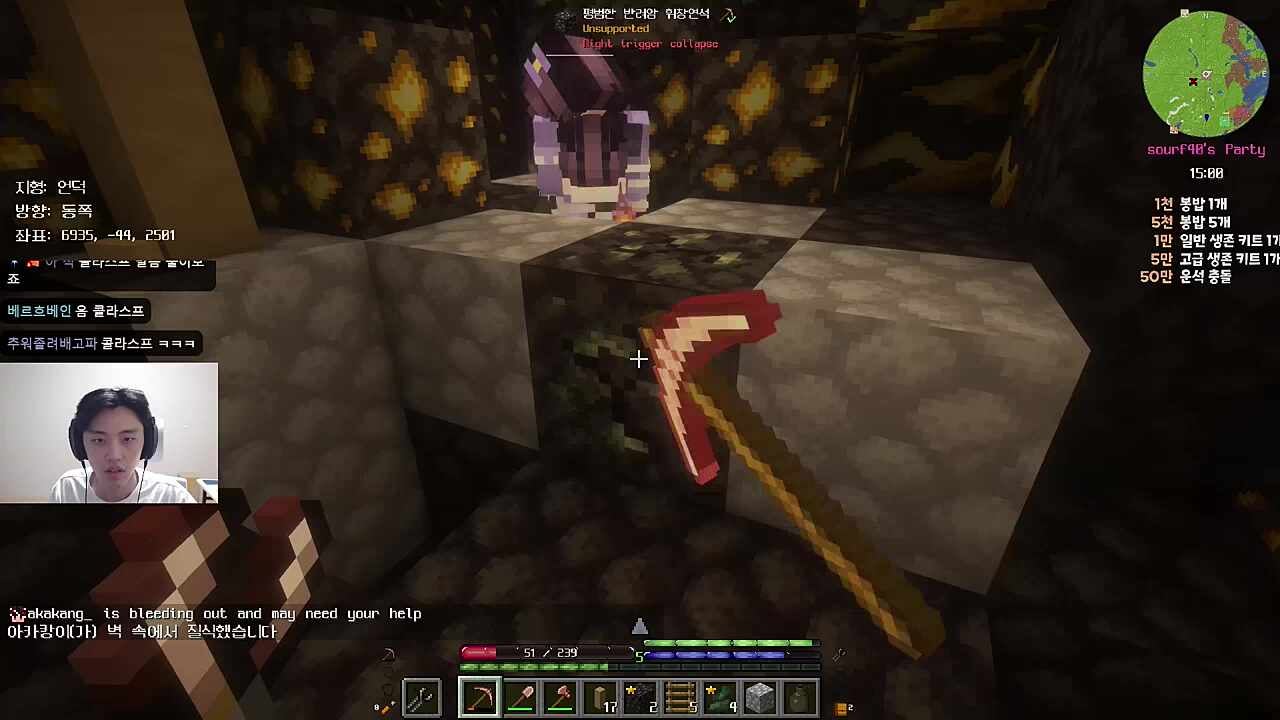Pick the starred dark ore stack of 2

(640, 697)
